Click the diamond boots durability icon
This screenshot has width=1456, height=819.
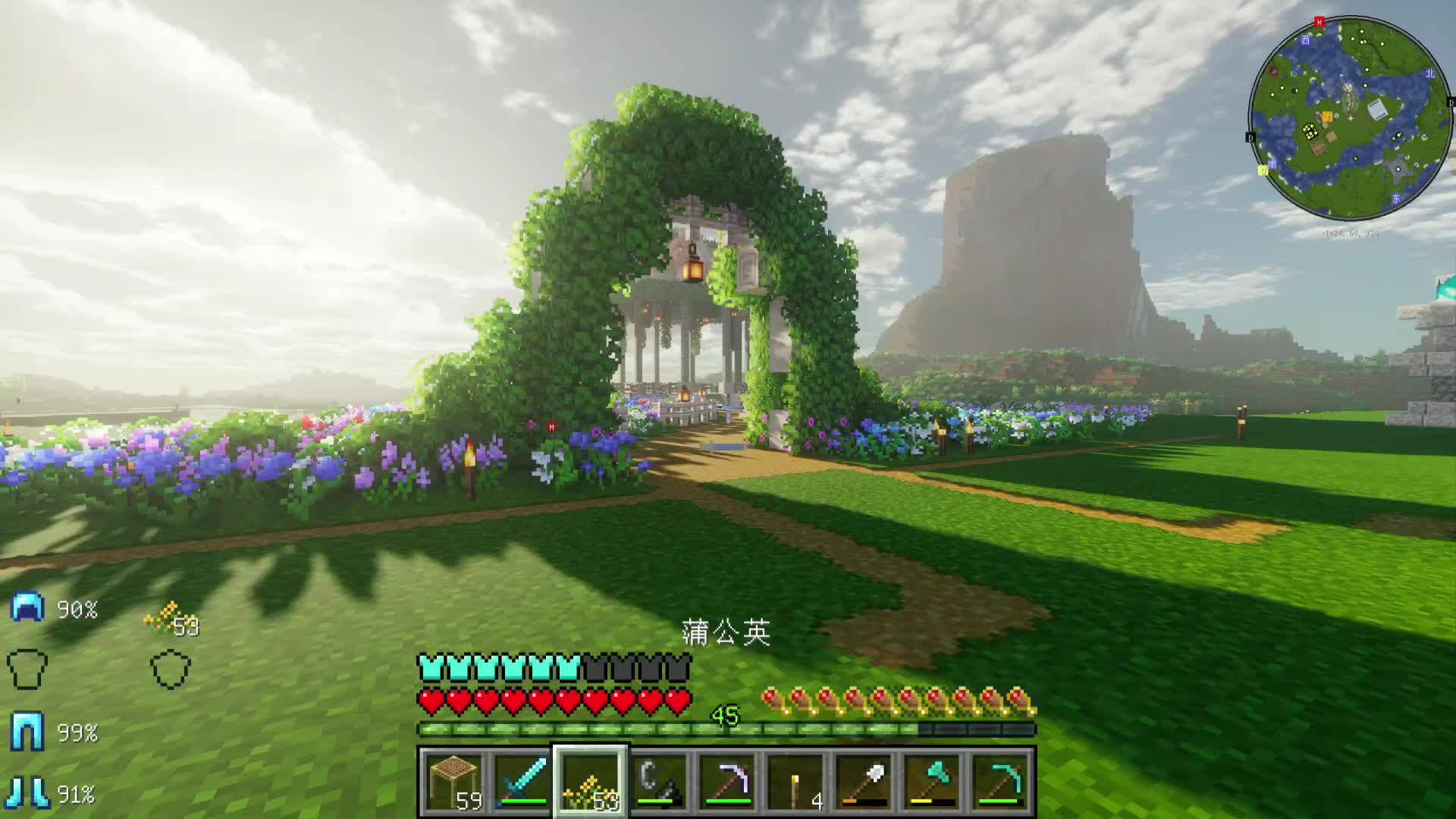[x=27, y=793]
